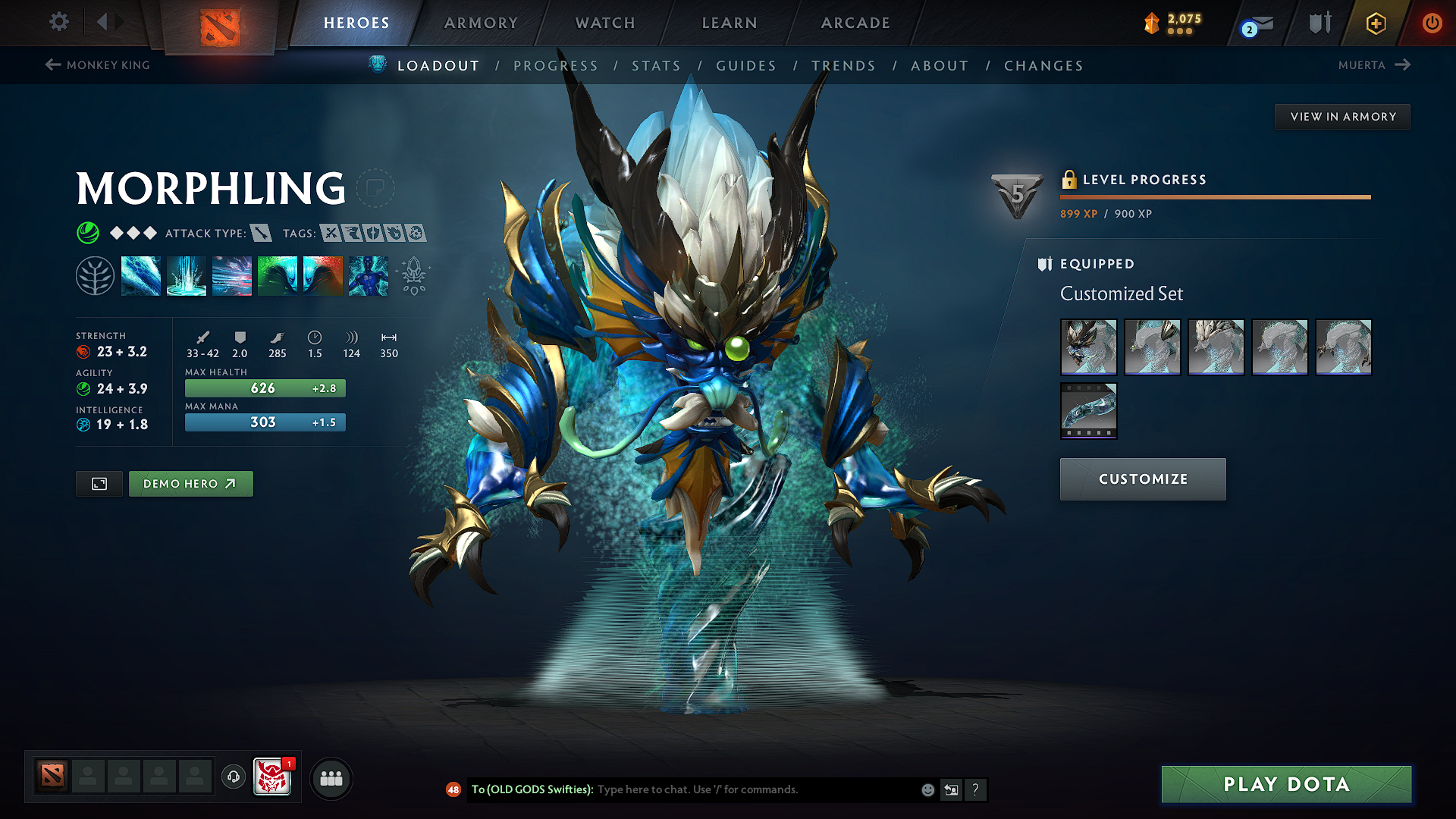Select the Waveform ability icon
The image size is (1456, 819).
141,275
